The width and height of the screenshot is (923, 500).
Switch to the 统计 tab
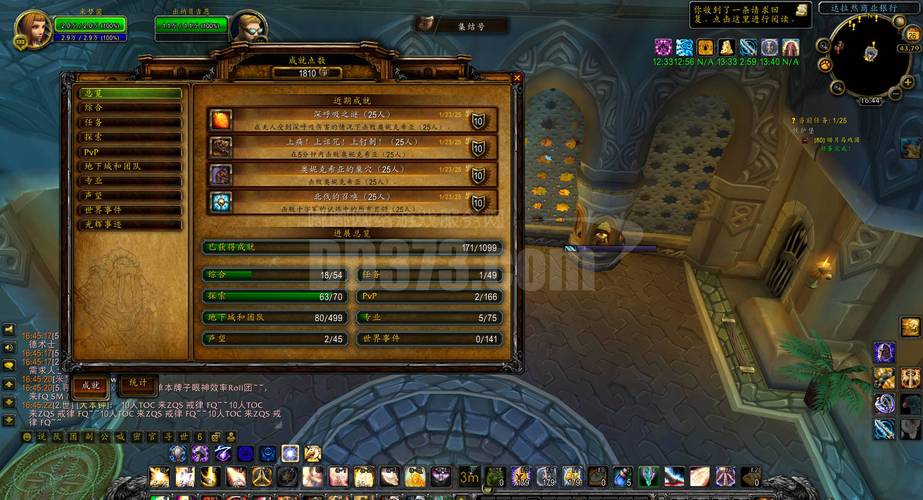(138, 383)
